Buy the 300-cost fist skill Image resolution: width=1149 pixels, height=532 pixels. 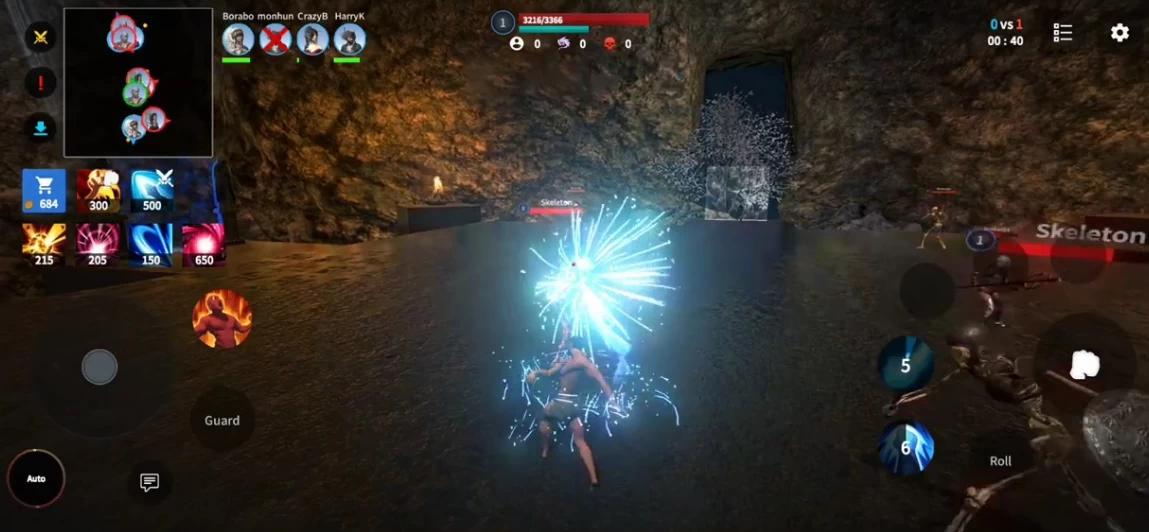[98, 191]
